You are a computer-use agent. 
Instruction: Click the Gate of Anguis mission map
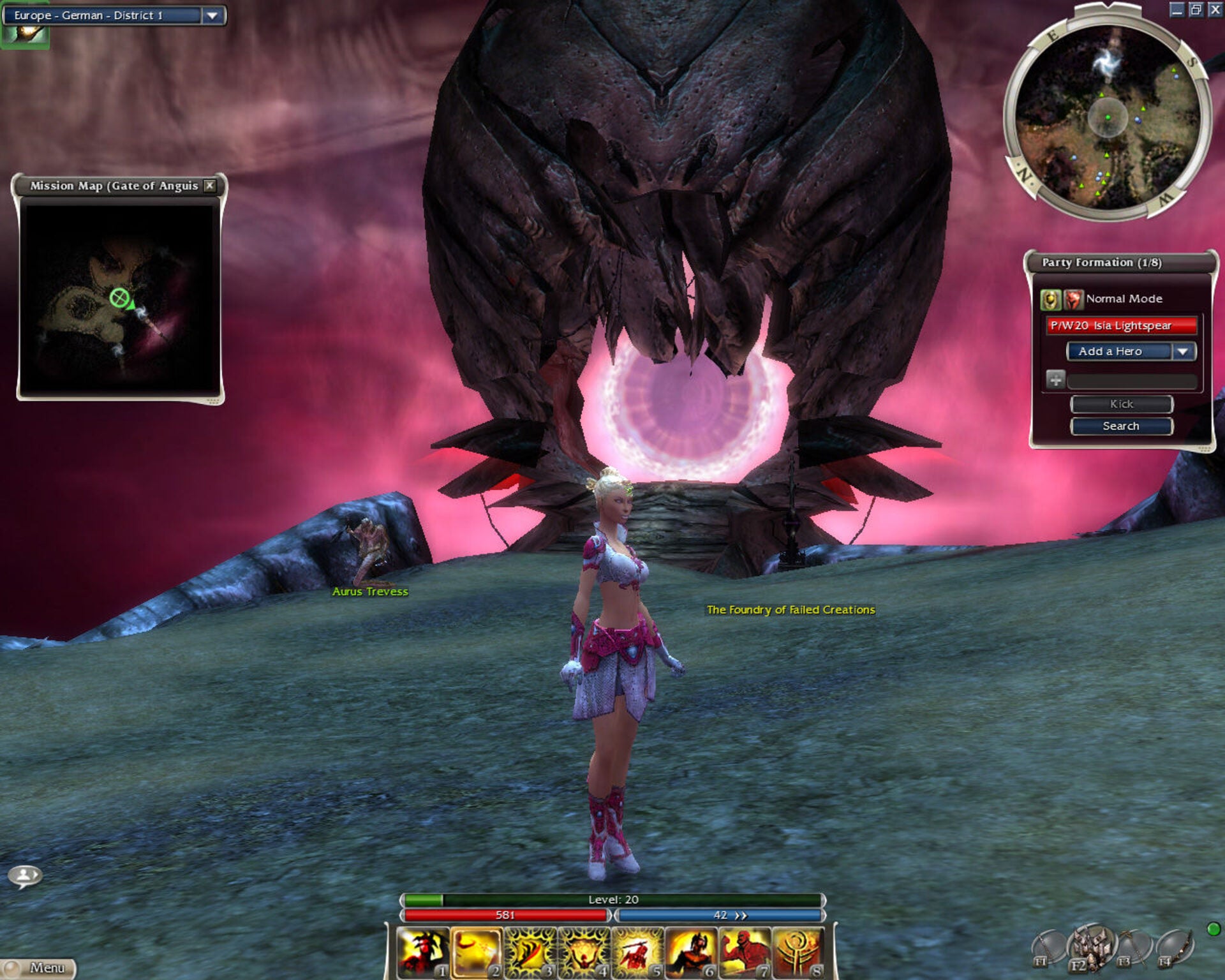(119, 297)
